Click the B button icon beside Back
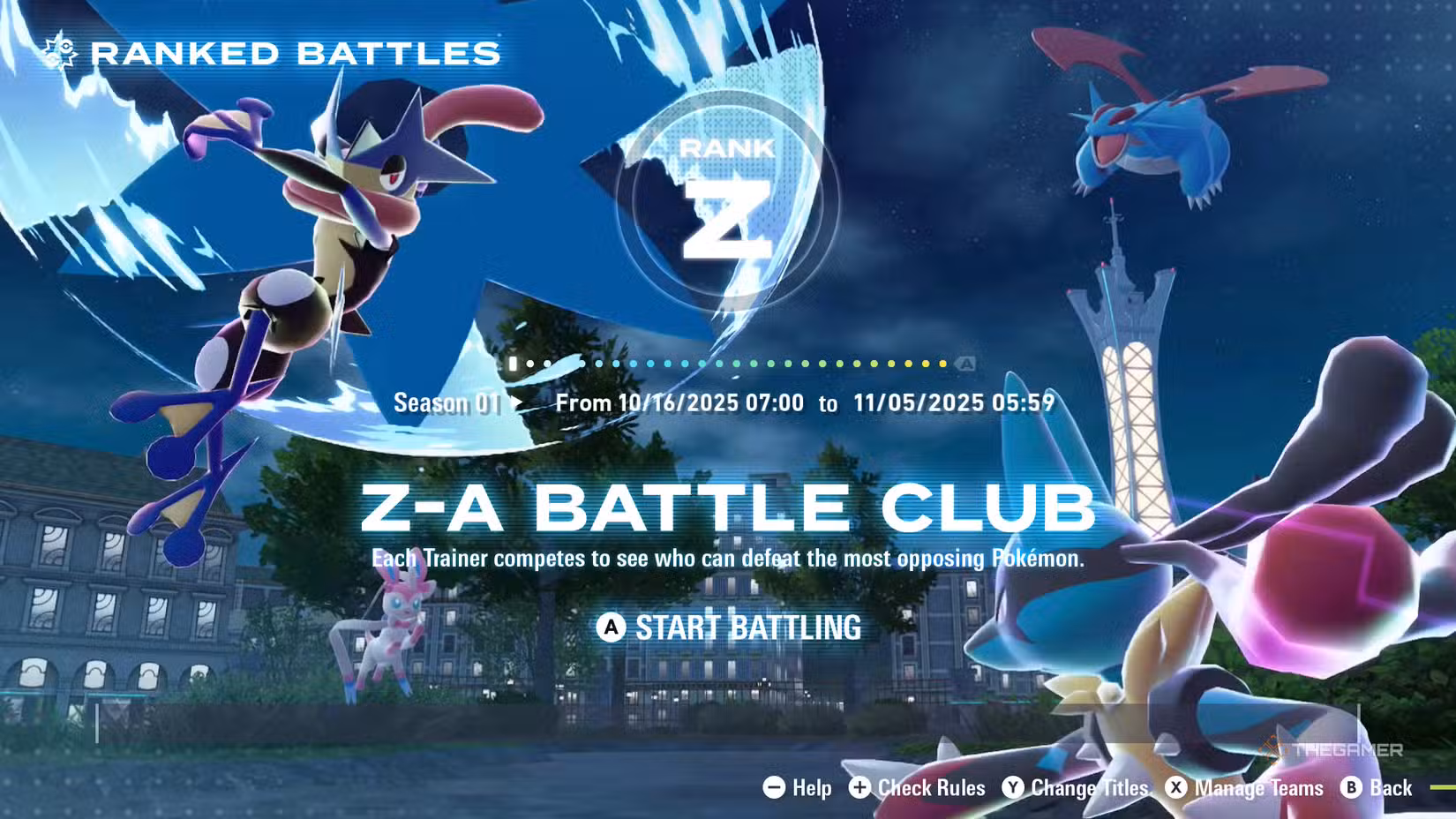This screenshot has width=1456, height=819. [x=1350, y=788]
